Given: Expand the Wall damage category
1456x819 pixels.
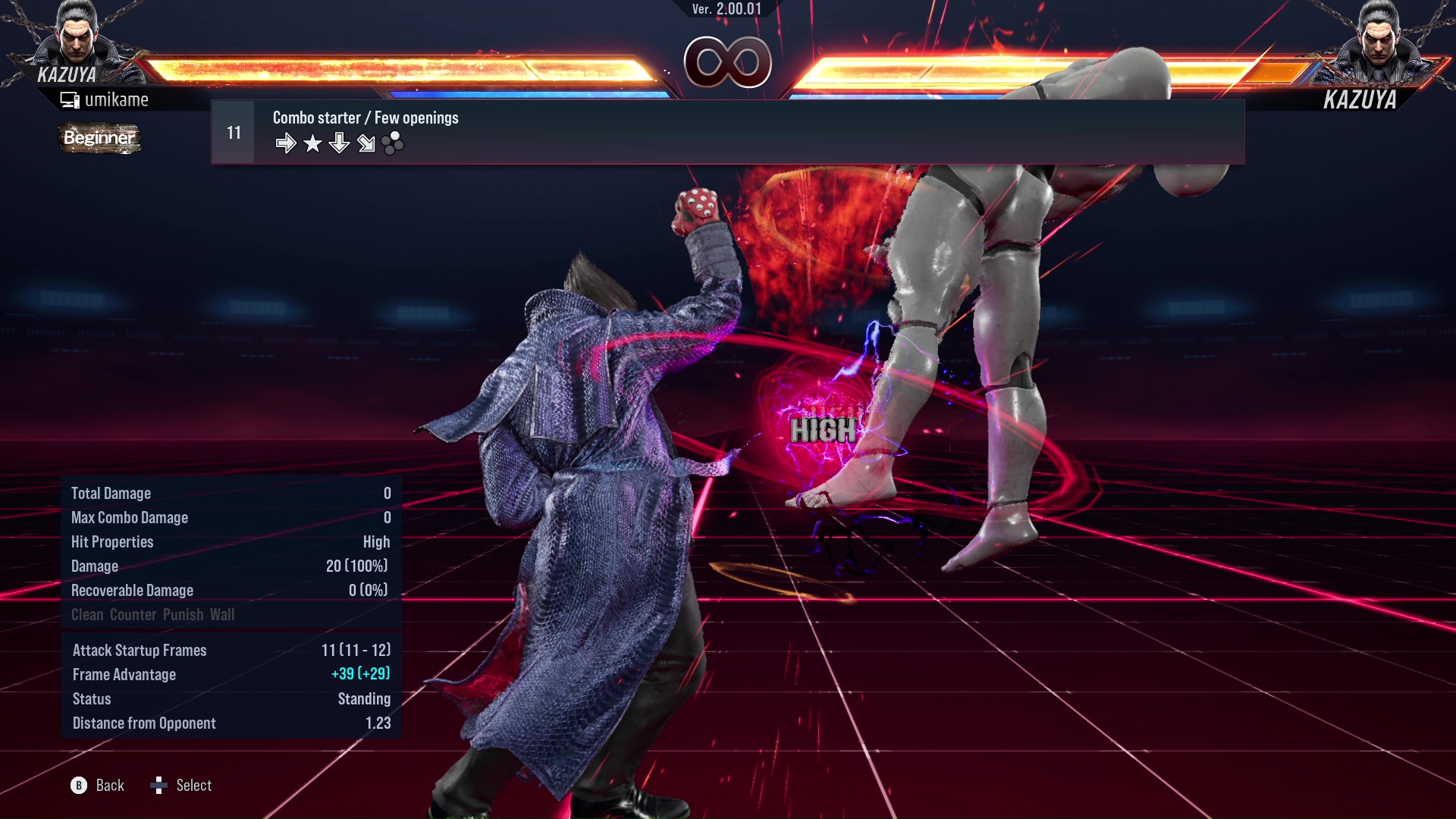Looking at the screenshot, I should [224, 615].
